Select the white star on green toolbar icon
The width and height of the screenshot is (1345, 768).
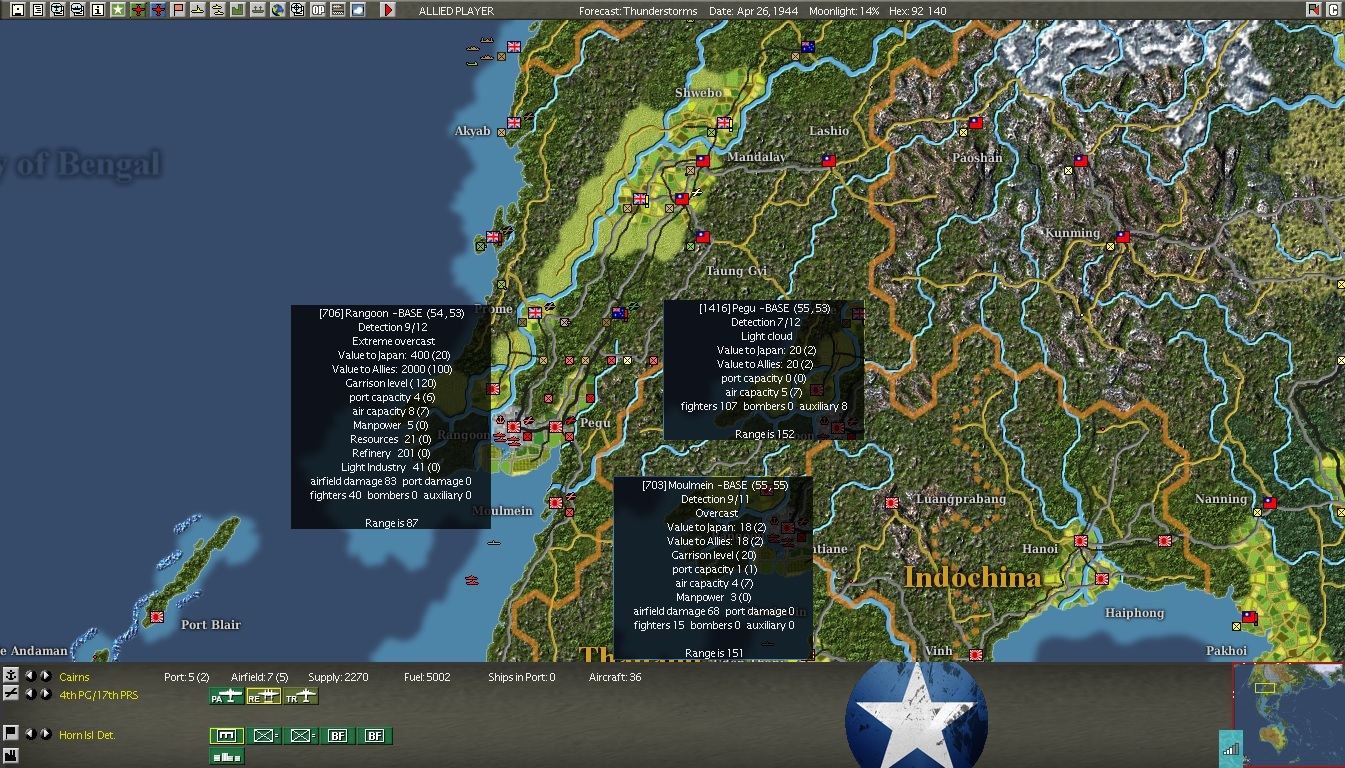117,10
